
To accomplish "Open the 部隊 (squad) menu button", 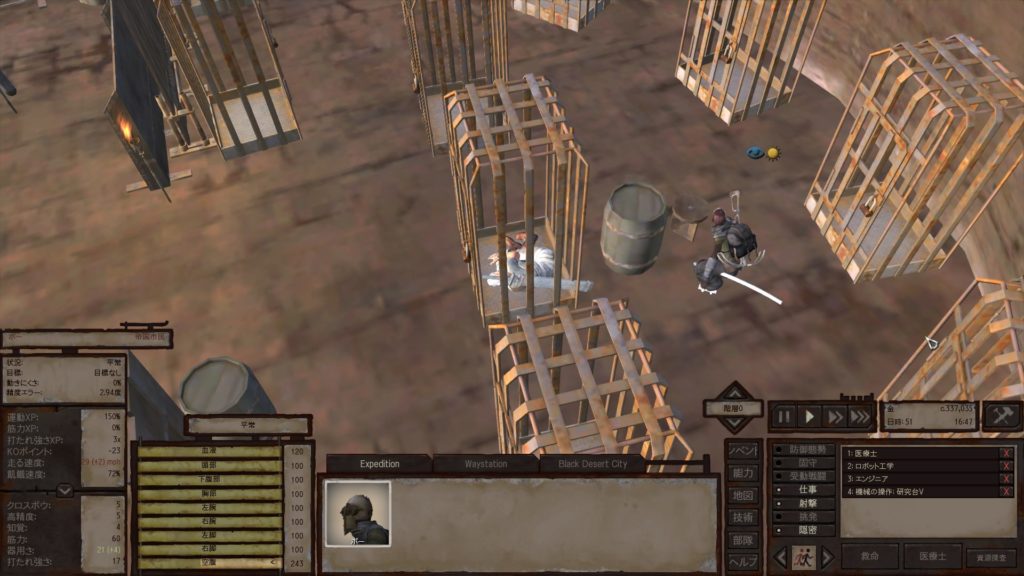I will coord(741,539).
